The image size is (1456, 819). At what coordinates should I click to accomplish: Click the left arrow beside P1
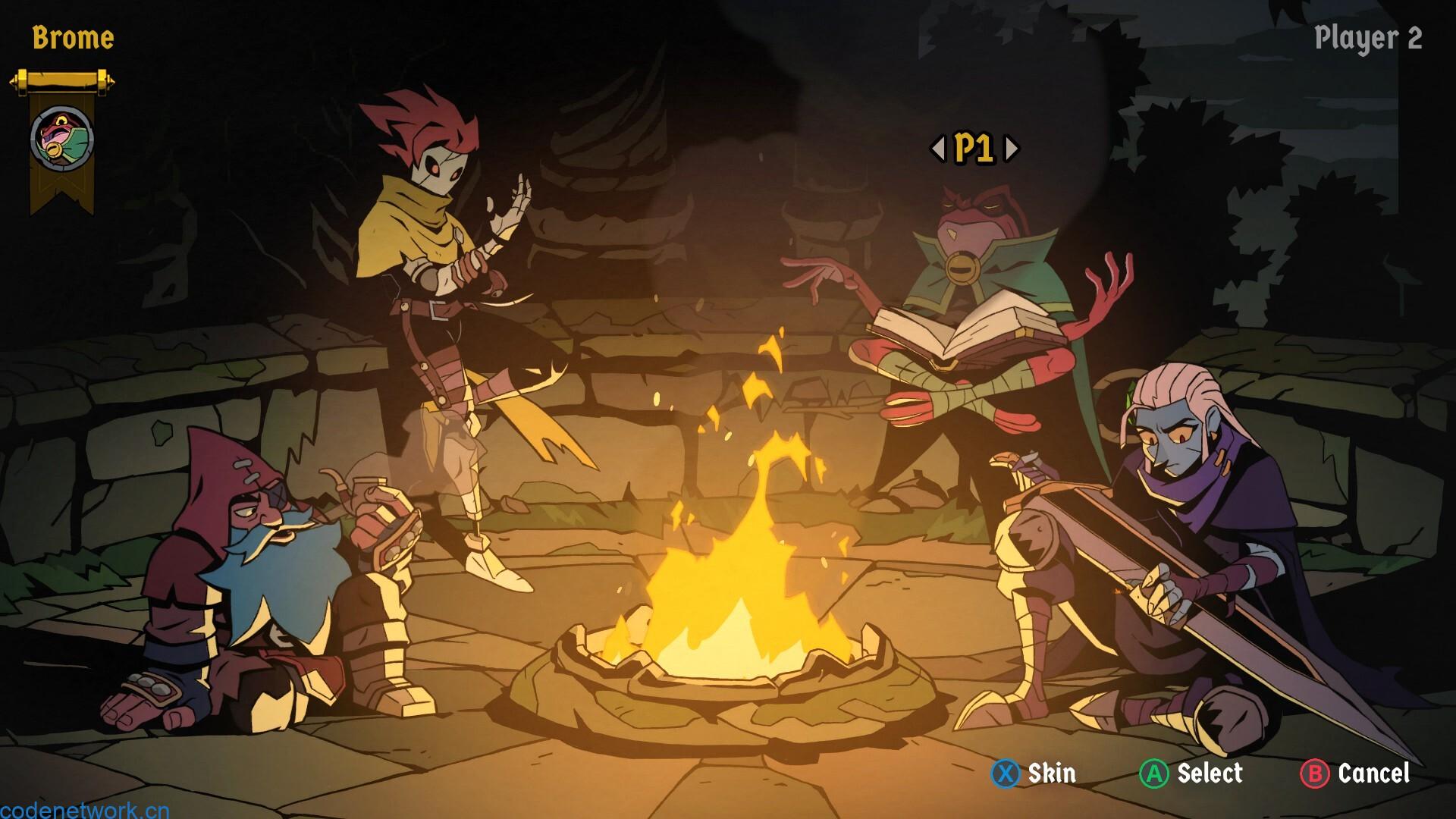click(x=939, y=149)
